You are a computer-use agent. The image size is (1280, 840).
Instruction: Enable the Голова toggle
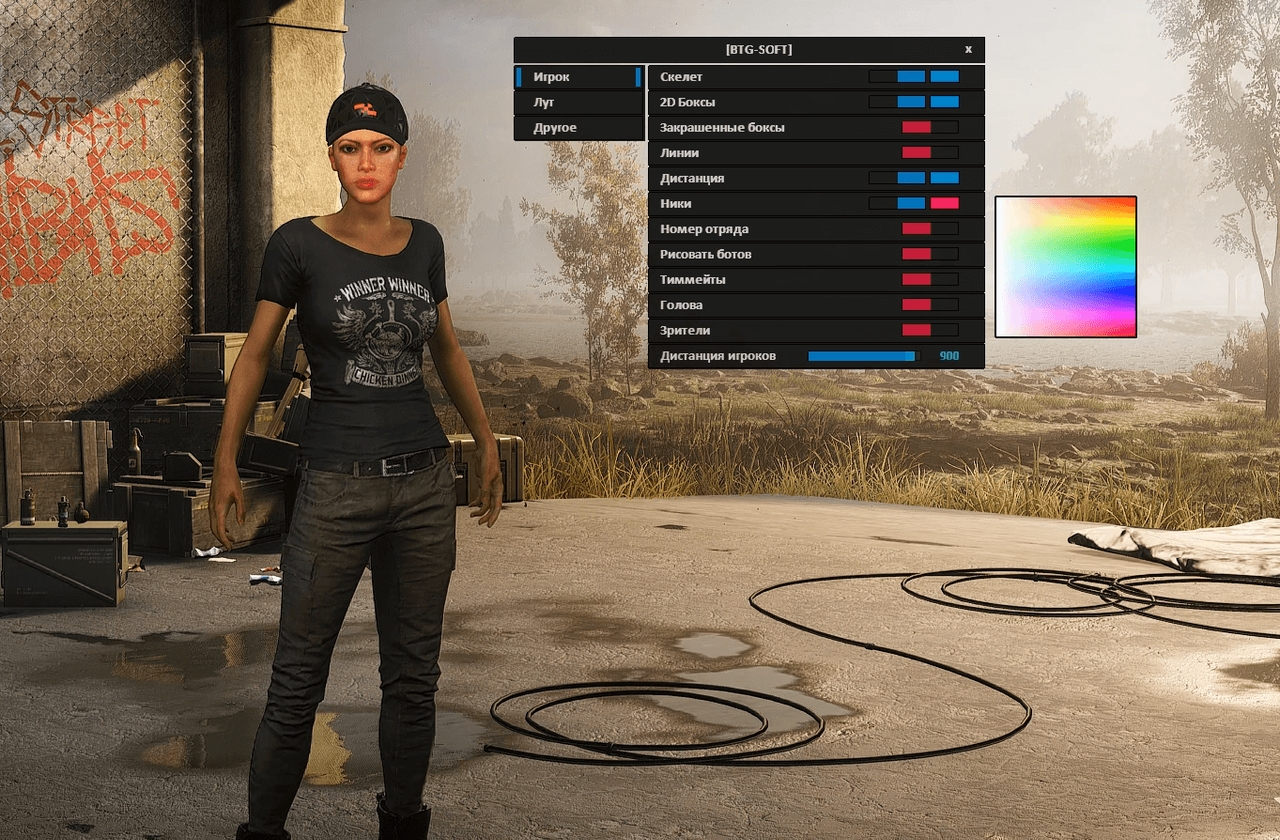(915, 304)
